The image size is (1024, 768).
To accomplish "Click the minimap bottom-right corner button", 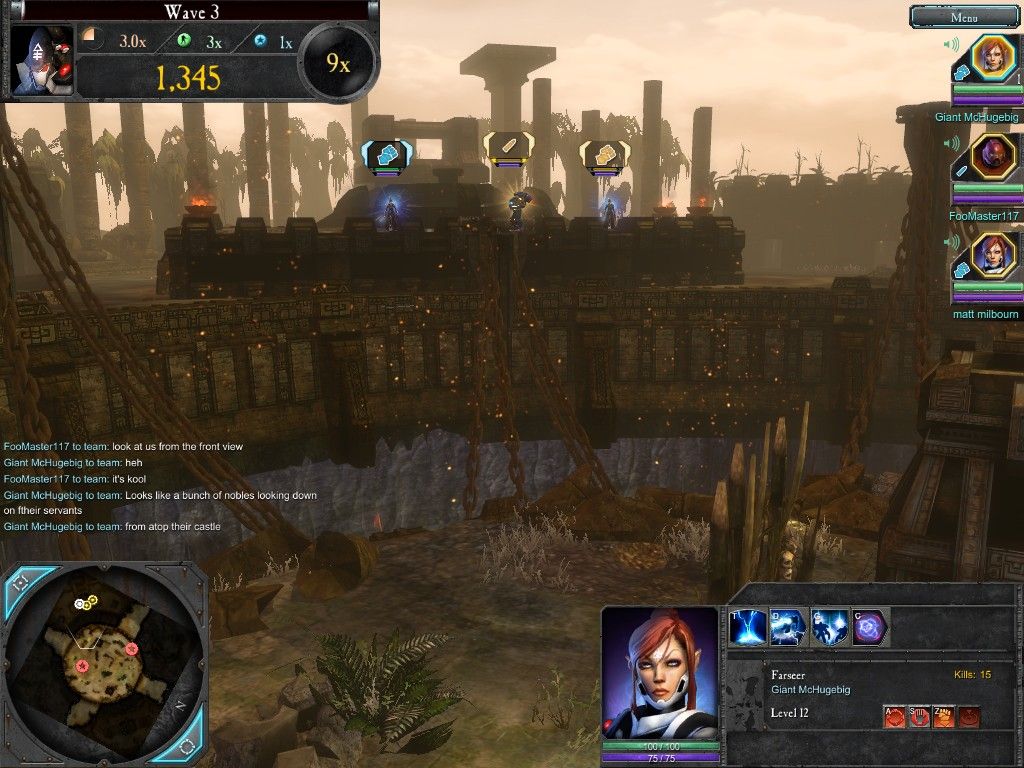I will click(x=187, y=746).
